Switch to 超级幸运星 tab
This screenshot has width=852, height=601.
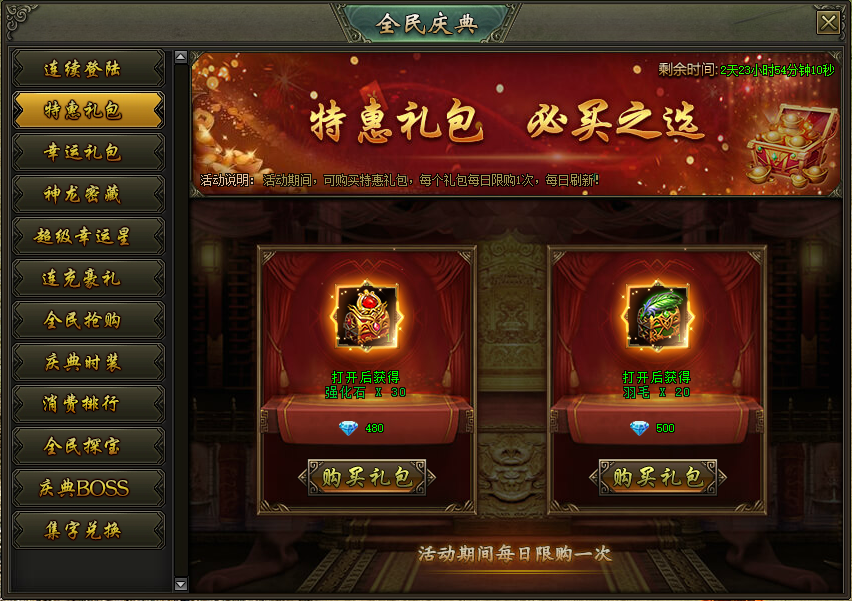pos(88,237)
